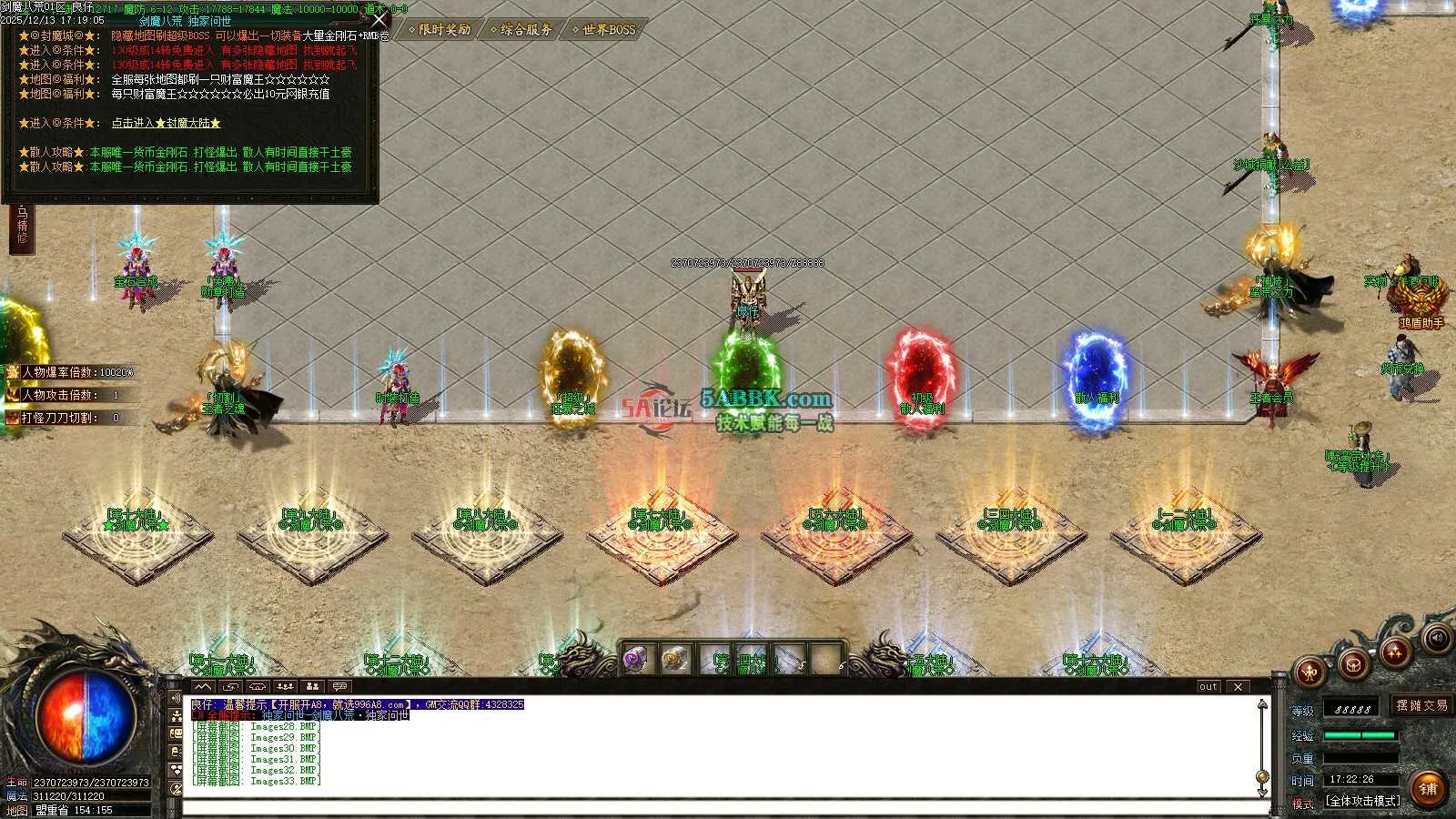The height and width of the screenshot is (819, 1456).
Task: Open the bag inventory round icon
Action: tap(1353, 663)
